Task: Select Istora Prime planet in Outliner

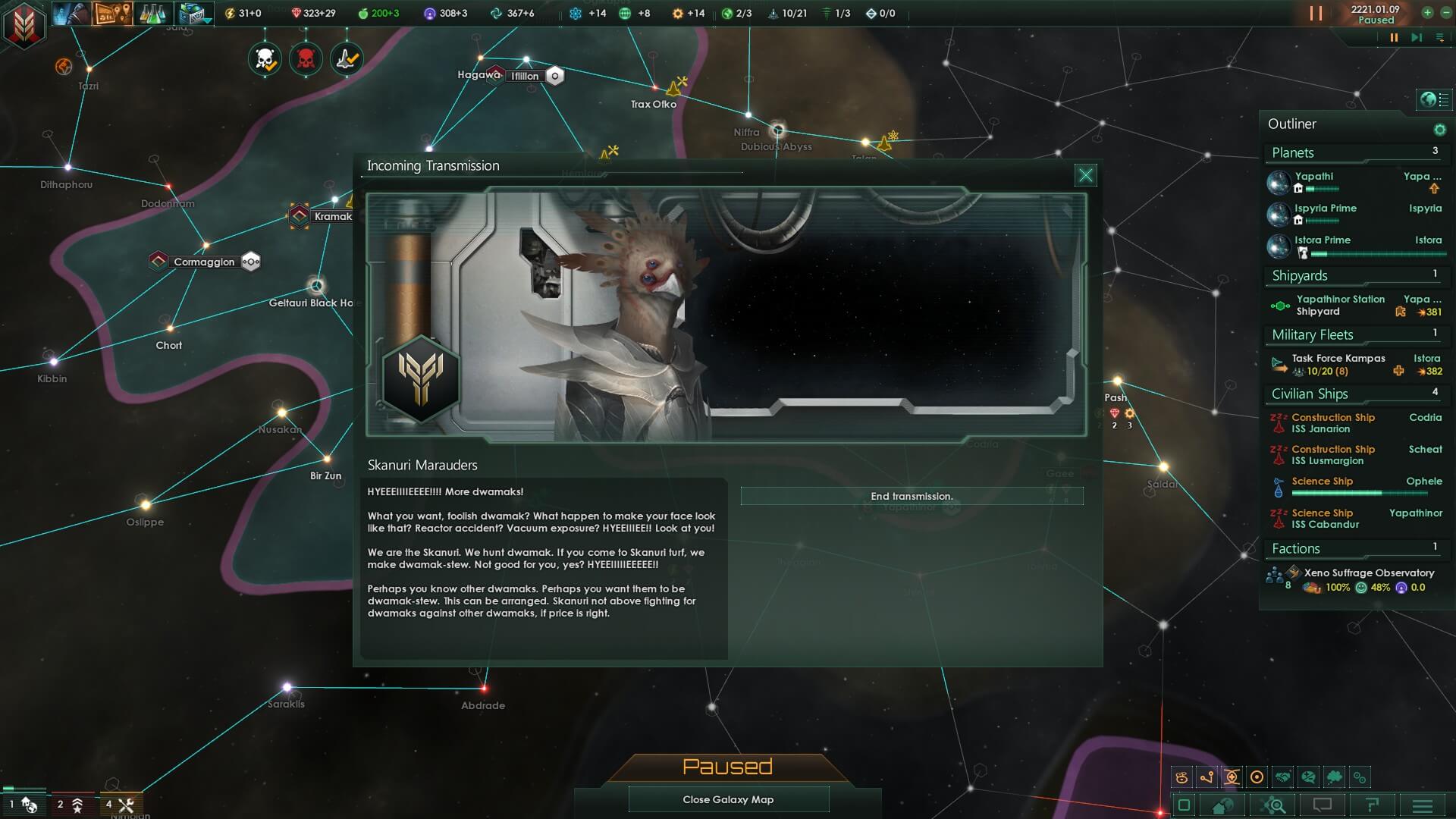Action: point(1323,240)
